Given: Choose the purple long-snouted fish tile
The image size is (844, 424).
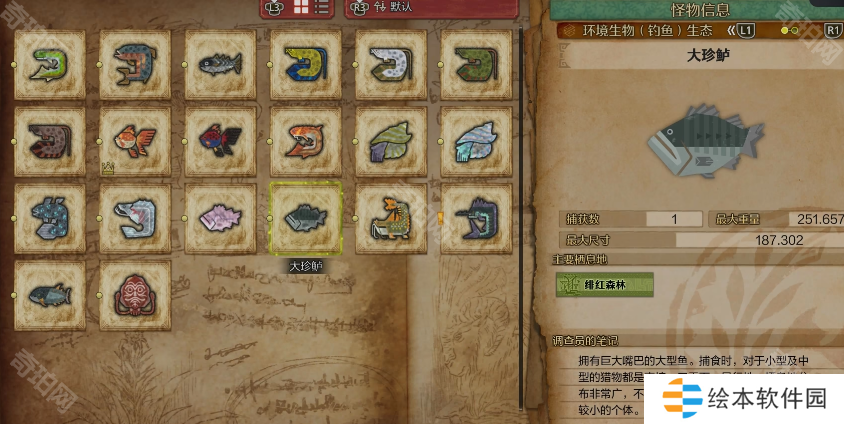Looking at the screenshot, I should 476,217.
